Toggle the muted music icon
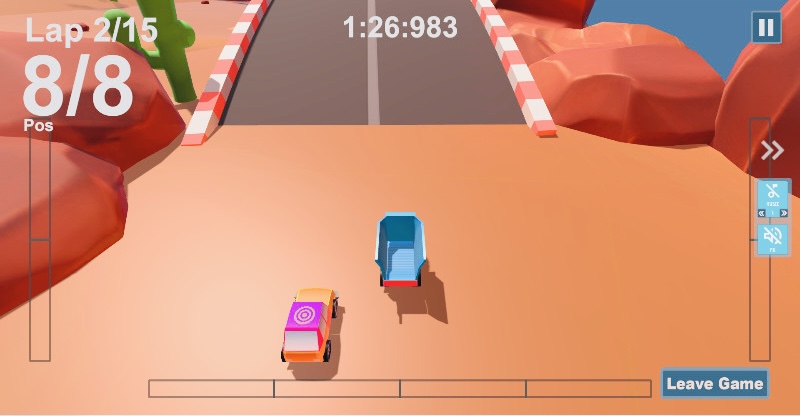The width and height of the screenshot is (800, 416). (x=772, y=196)
